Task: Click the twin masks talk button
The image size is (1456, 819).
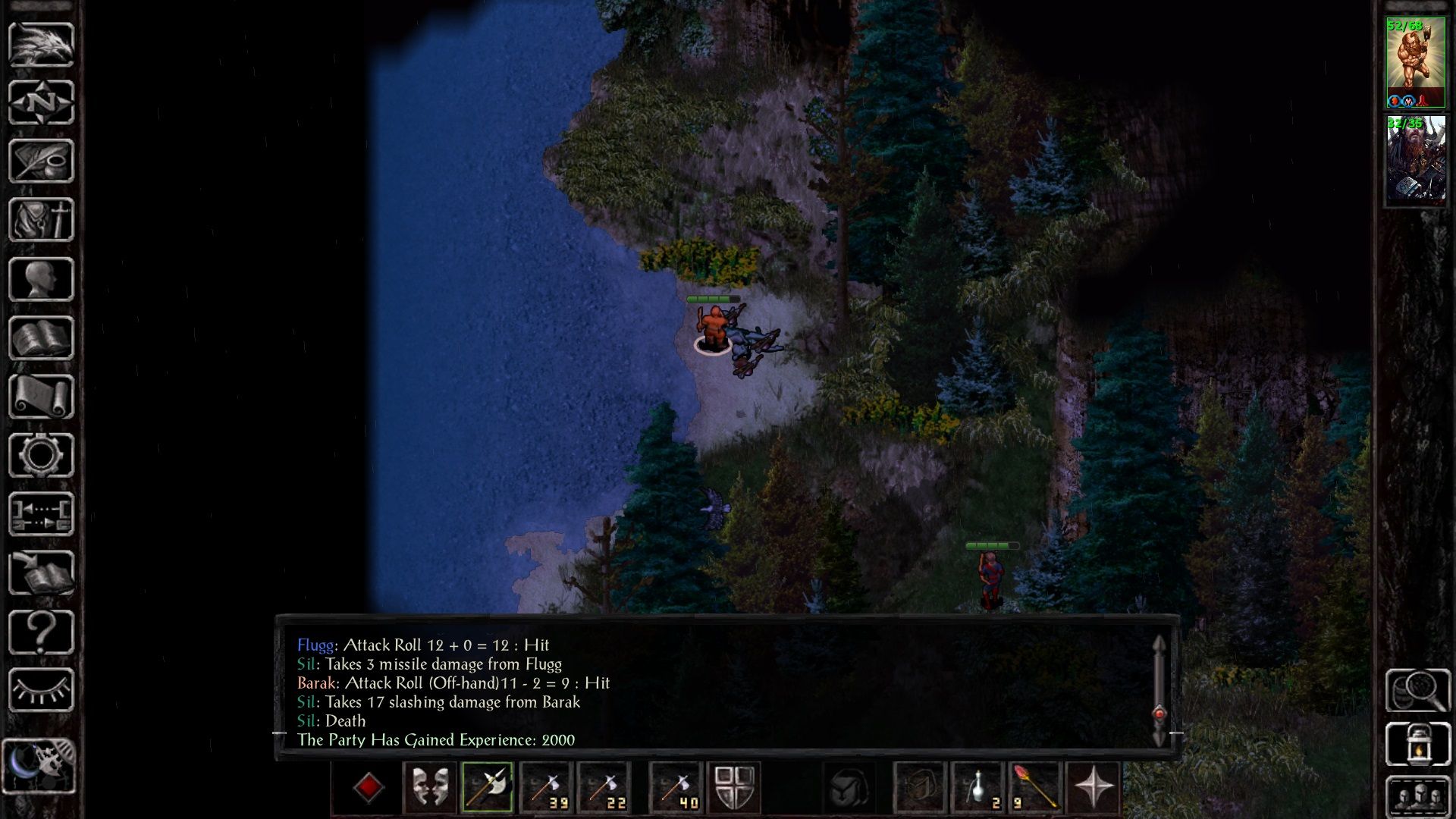Action: tap(429, 787)
